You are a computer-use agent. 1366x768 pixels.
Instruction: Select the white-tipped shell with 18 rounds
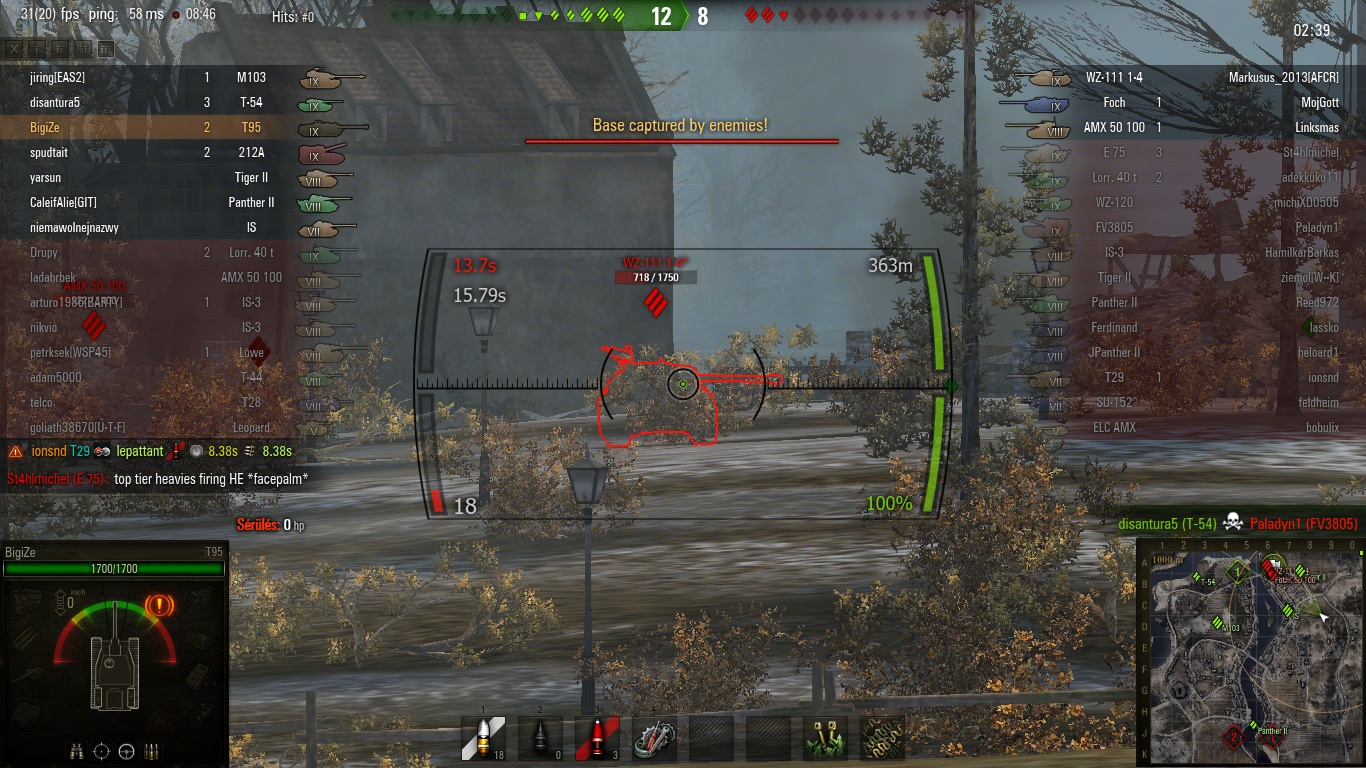(483, 738)
